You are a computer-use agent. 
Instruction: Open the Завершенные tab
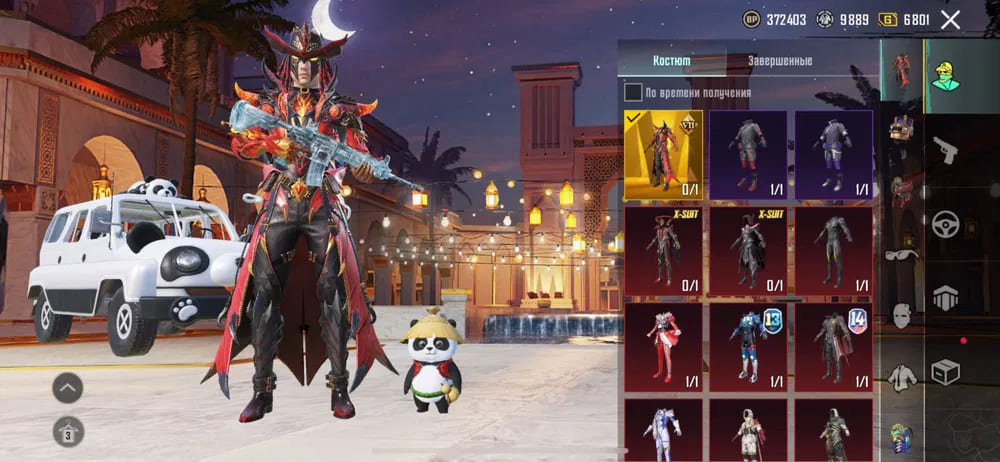[x=779, y=60]
